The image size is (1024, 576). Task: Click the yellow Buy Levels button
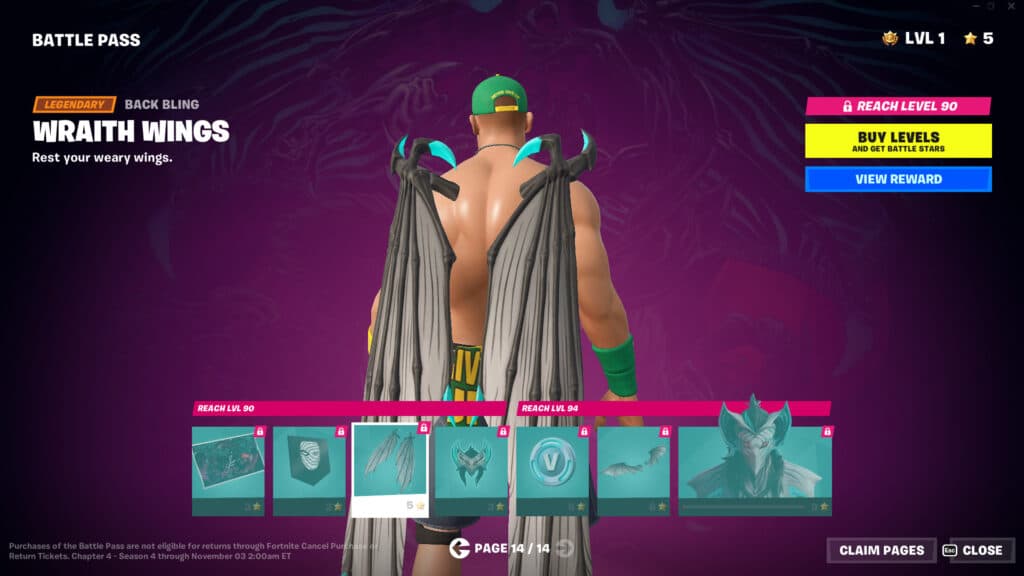(x=898, y=140)
